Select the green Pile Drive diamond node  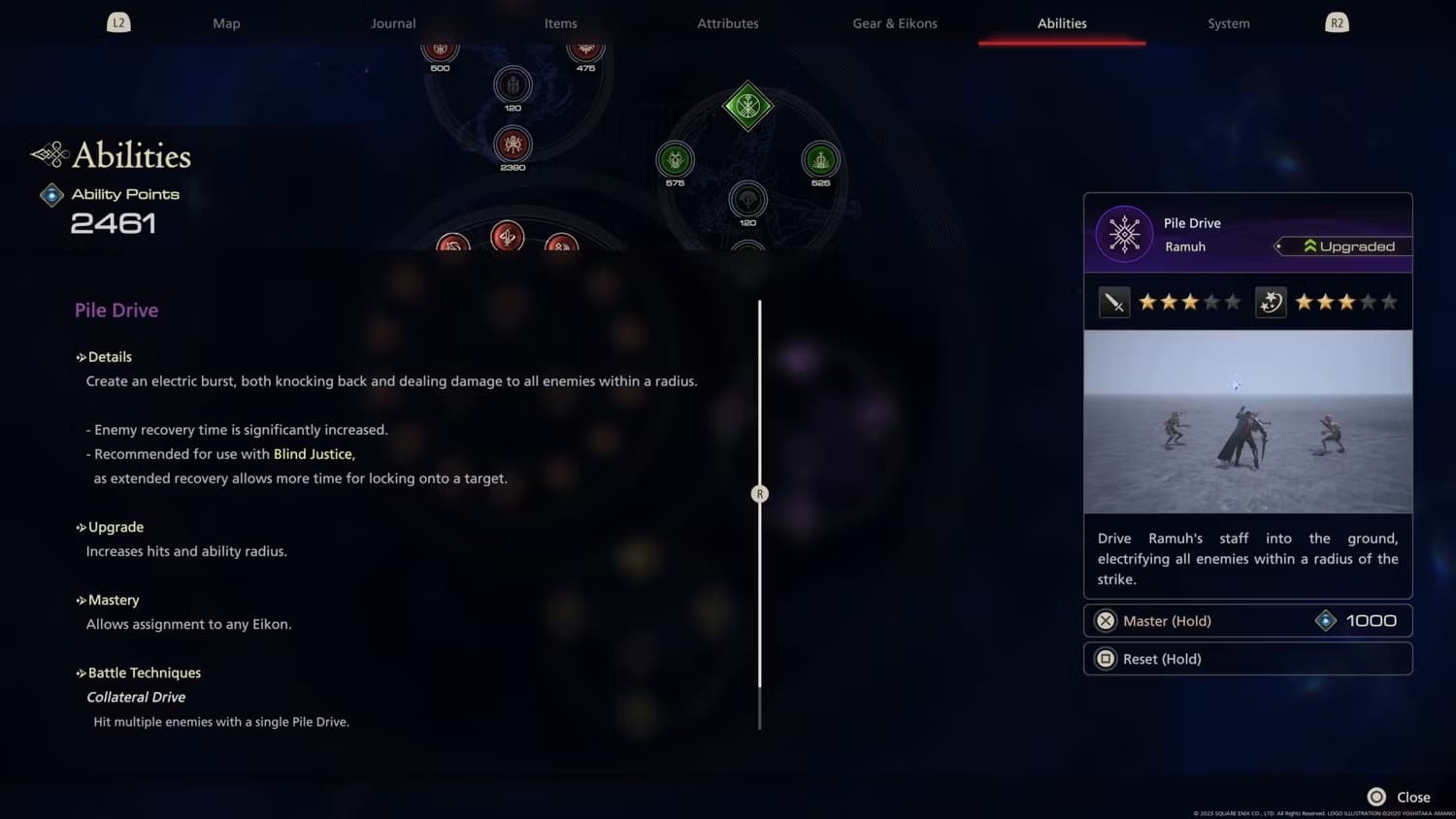pyautogui.click(x=745, y=106)
